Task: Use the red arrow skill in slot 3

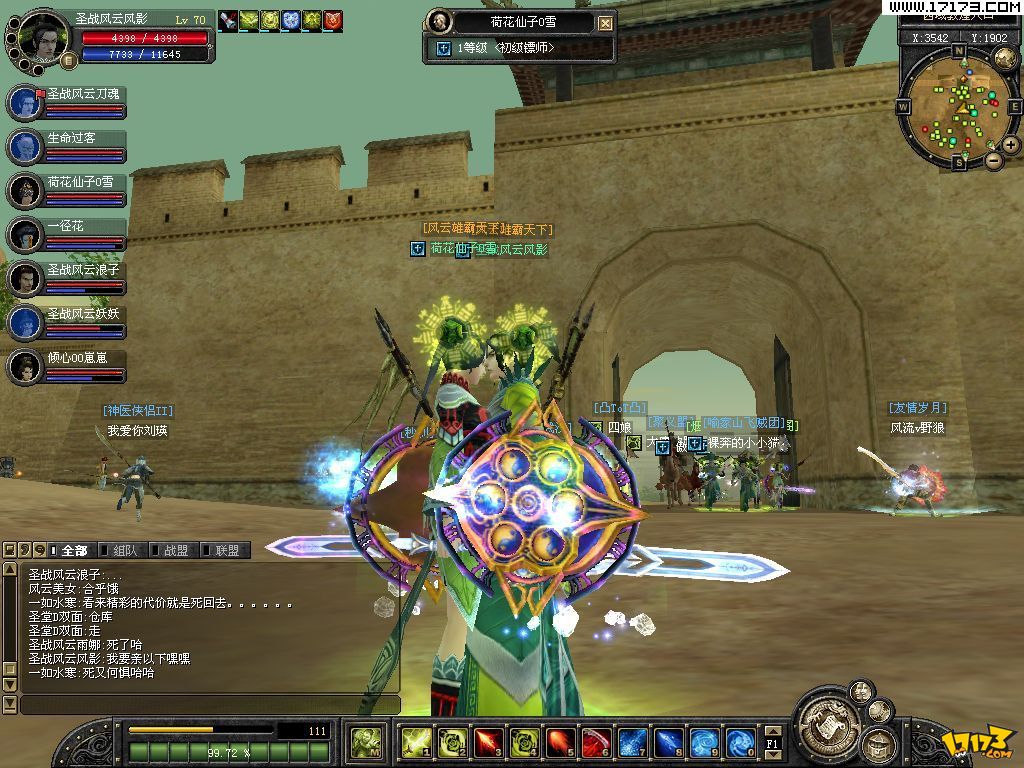Action: [488, 742]
